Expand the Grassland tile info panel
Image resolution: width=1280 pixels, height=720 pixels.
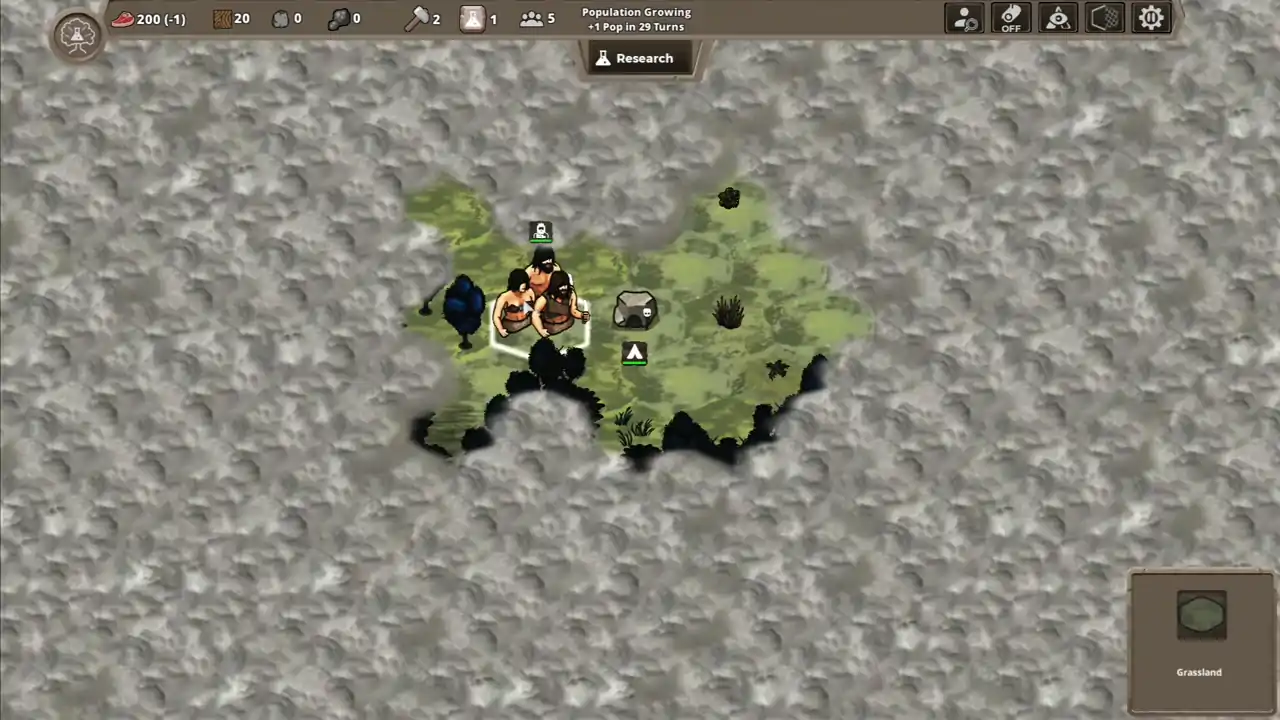(1199, 640)
